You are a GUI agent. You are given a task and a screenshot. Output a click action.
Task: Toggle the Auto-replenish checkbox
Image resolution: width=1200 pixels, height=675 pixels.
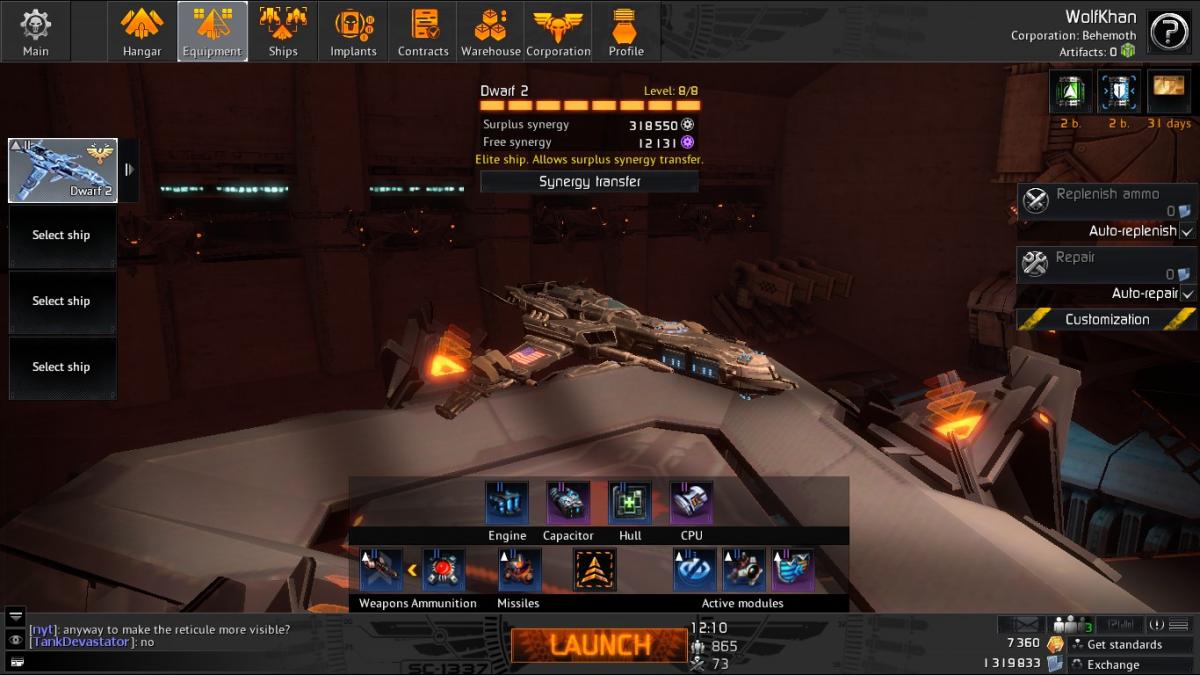(1187, 231)
